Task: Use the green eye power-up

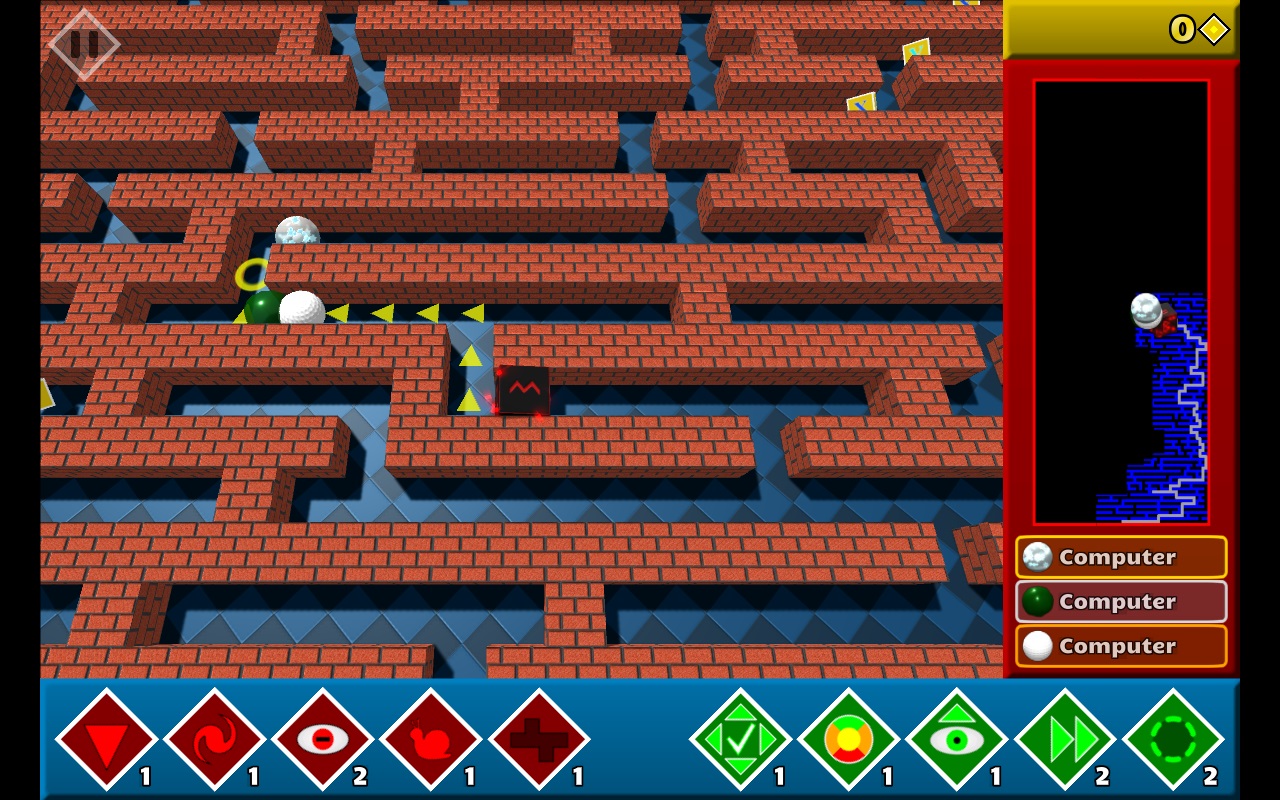Action: 956,739
